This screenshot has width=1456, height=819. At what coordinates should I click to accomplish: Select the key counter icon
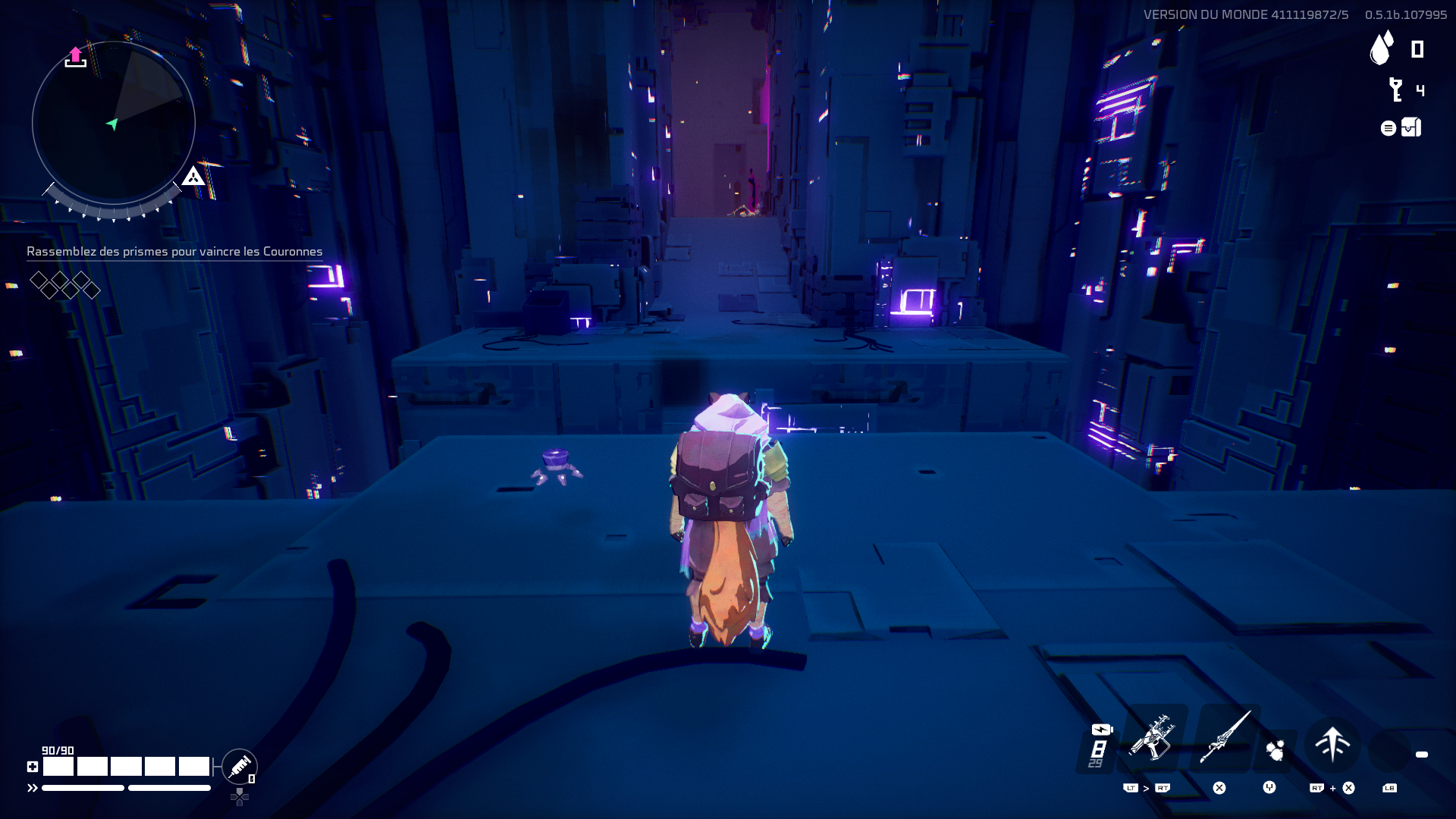click(x=1395, y=89)
